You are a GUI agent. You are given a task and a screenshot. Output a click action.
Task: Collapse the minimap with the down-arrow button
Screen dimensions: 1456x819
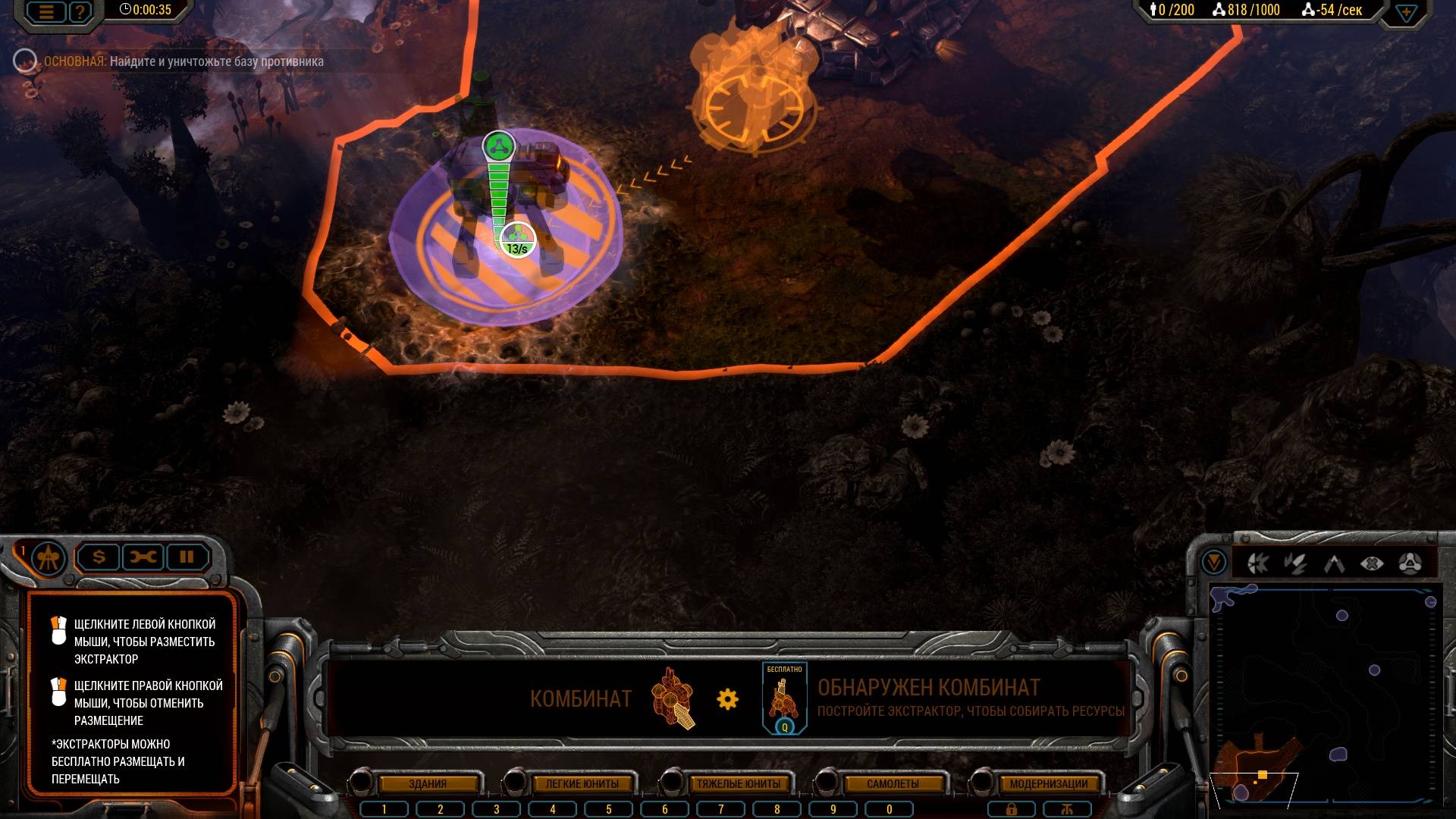[x=1214, y=563]
